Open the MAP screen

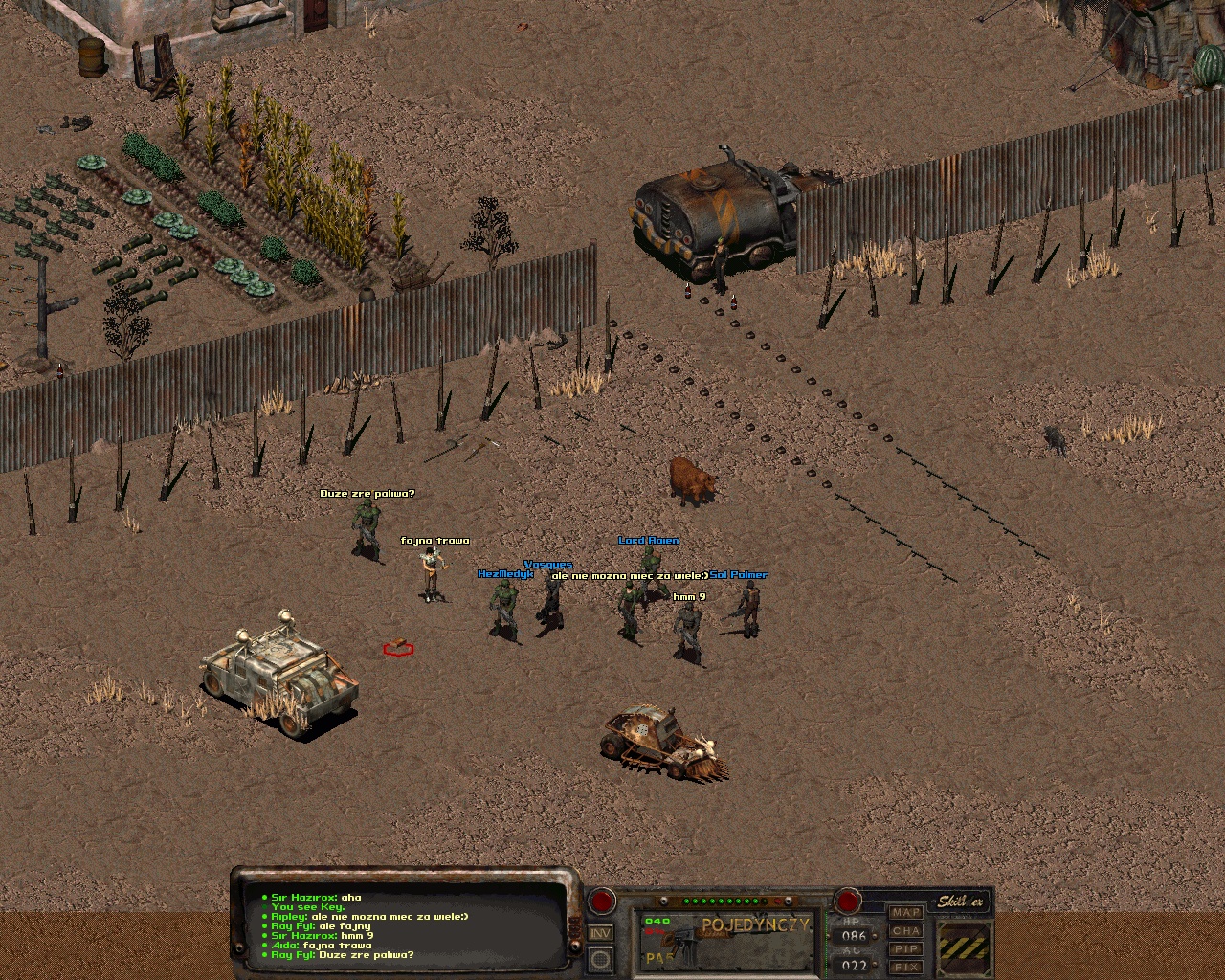(x=906, y=913)
